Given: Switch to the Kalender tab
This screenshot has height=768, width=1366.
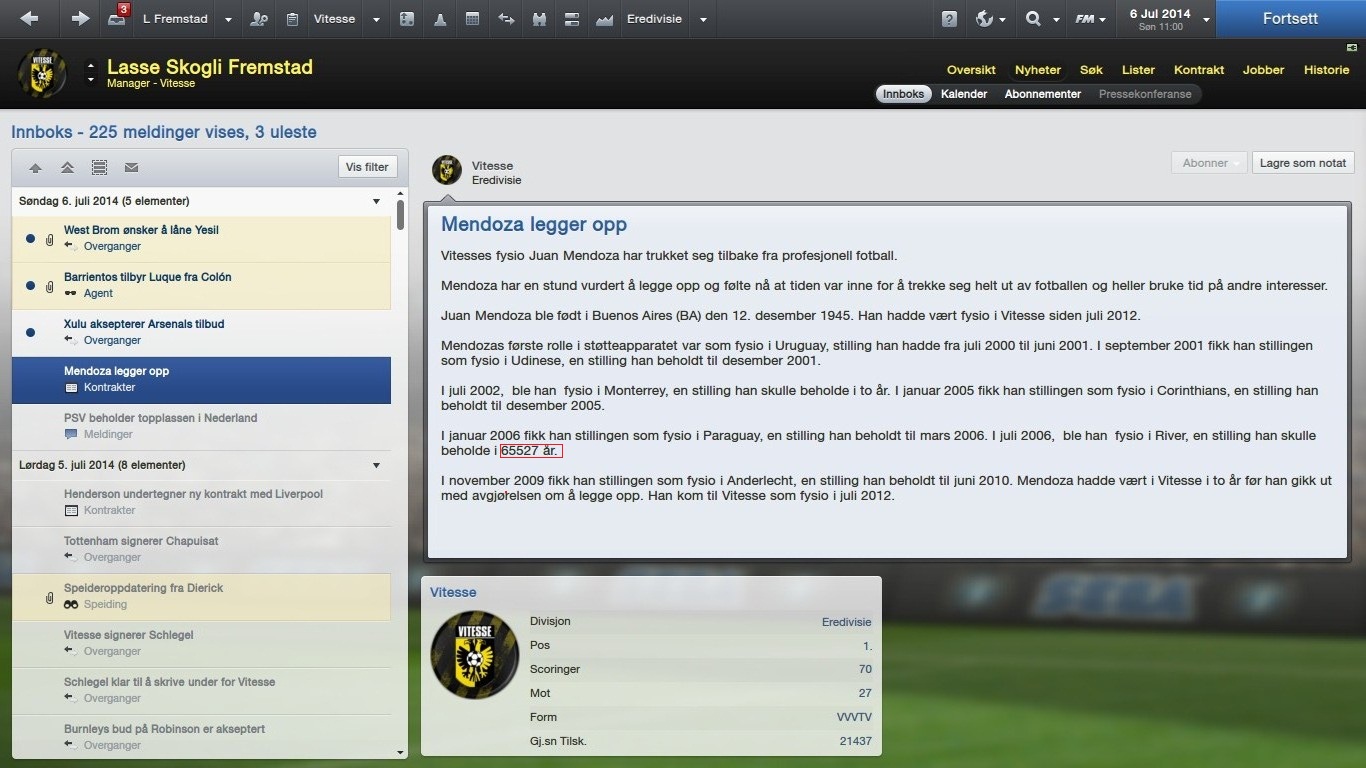Looking at the screenshot, I should 964,94.
